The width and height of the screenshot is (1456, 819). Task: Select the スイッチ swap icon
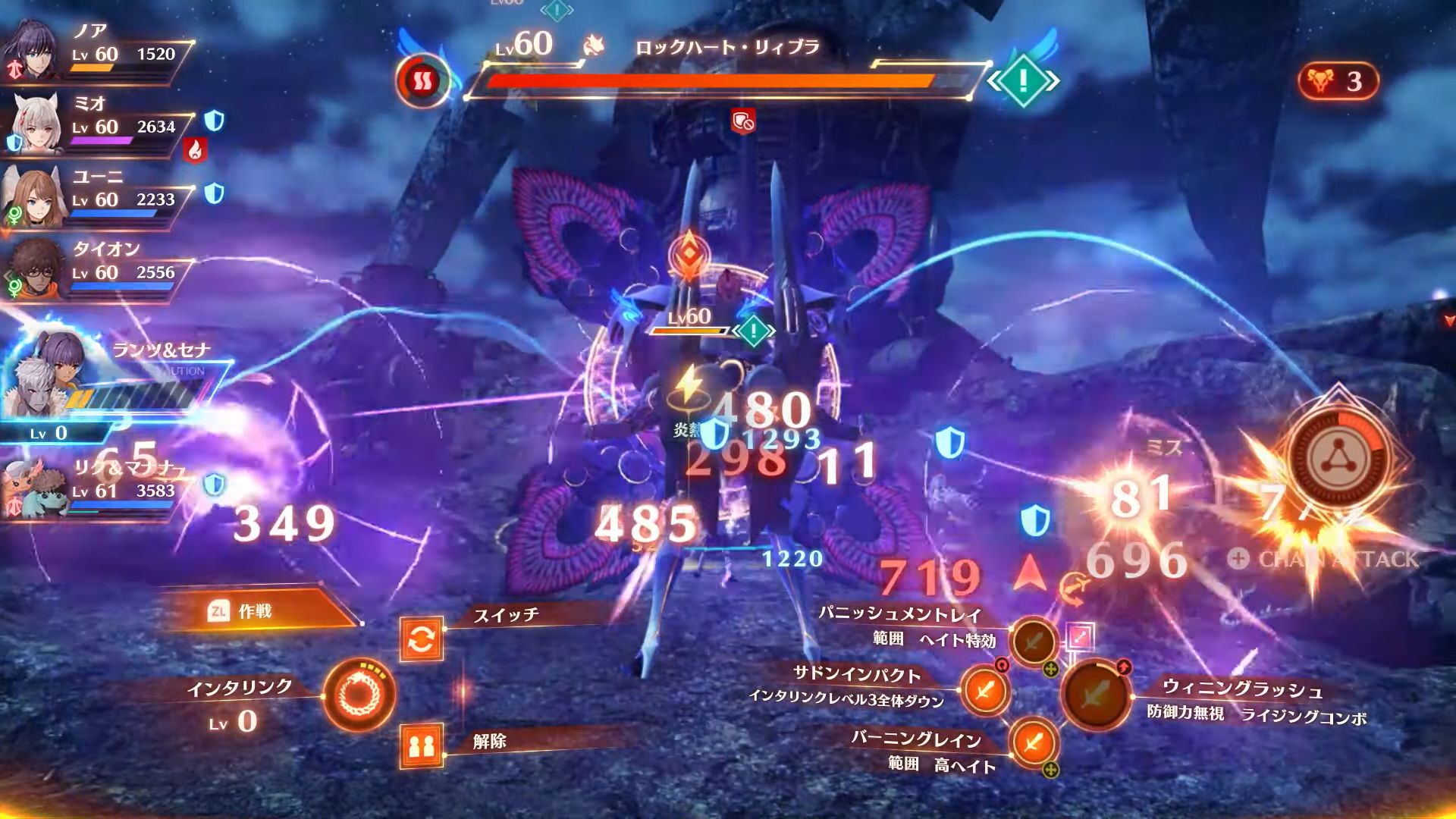click(x=422, y=639)
